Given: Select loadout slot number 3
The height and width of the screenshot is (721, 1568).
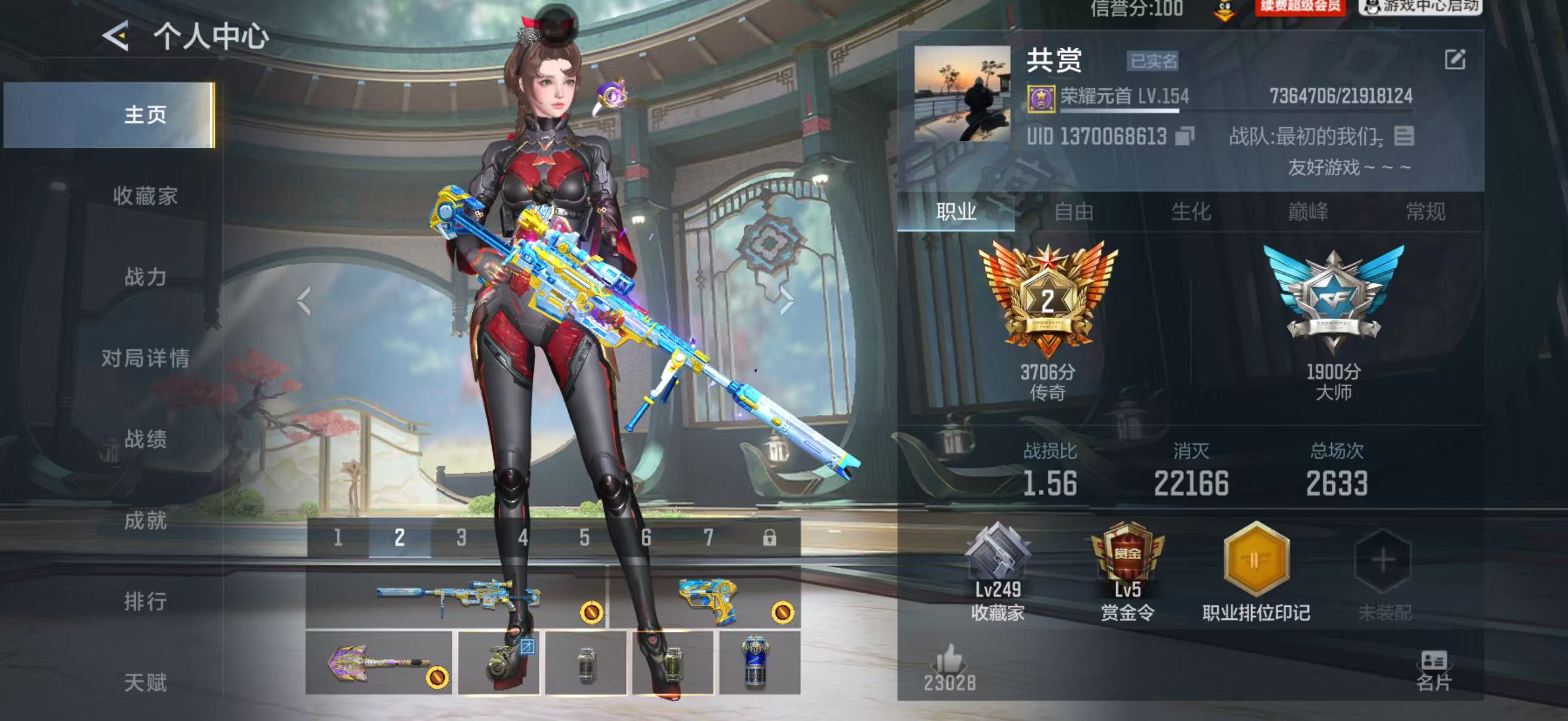Looking at the screenshot, I should tap(462, 538).
